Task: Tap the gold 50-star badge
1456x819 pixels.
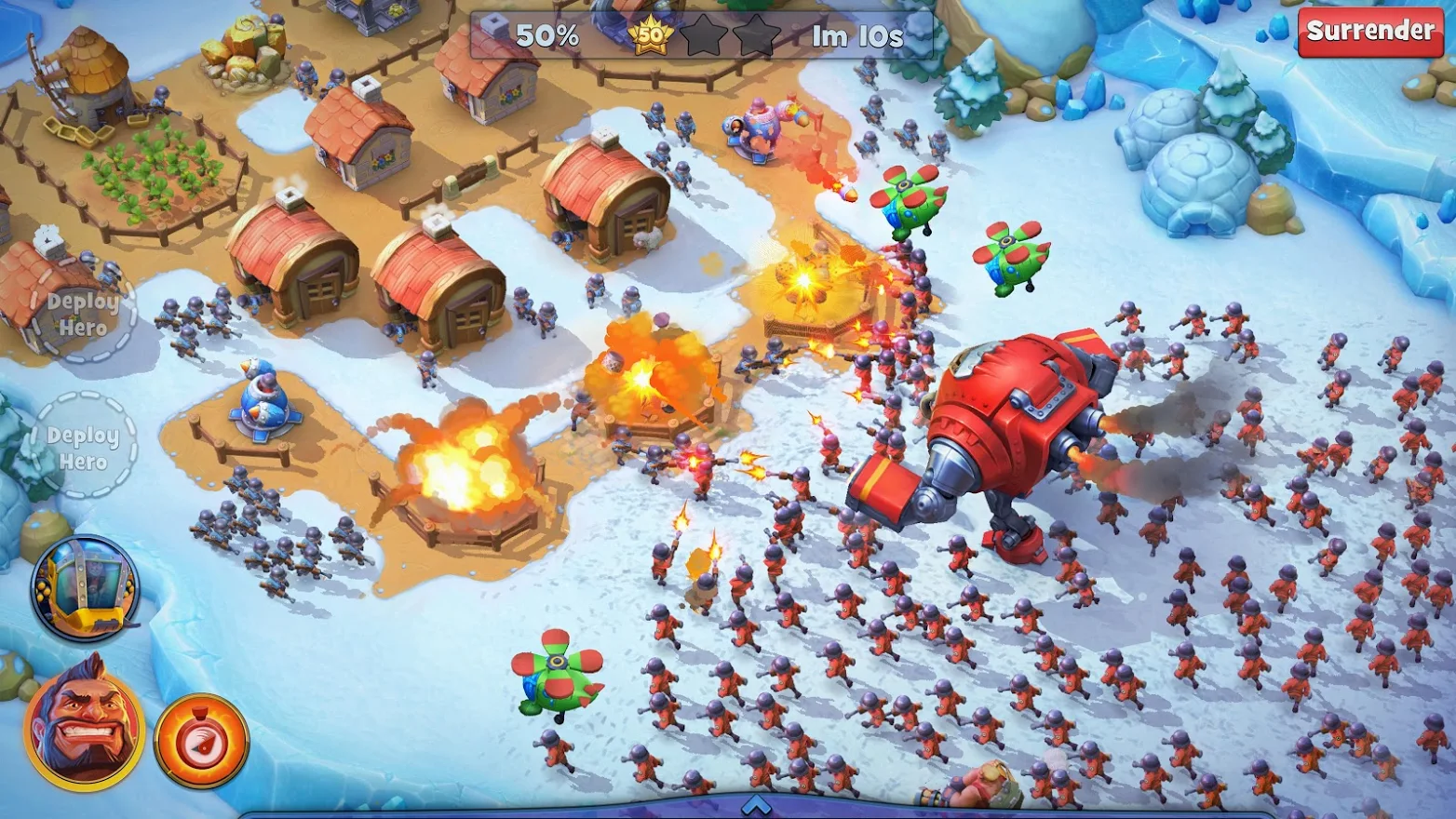Action: coord(652,35)
